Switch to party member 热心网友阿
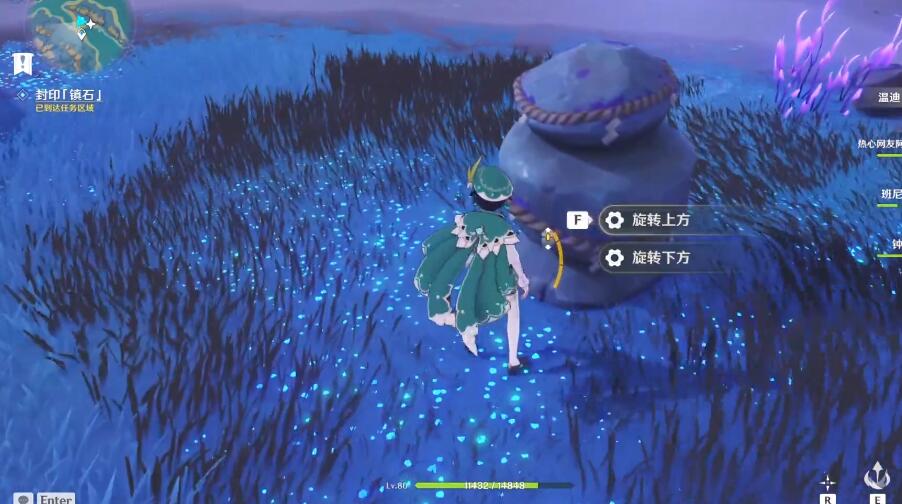The width and height of the screenshot is (902, 504). tap(880, 144)
